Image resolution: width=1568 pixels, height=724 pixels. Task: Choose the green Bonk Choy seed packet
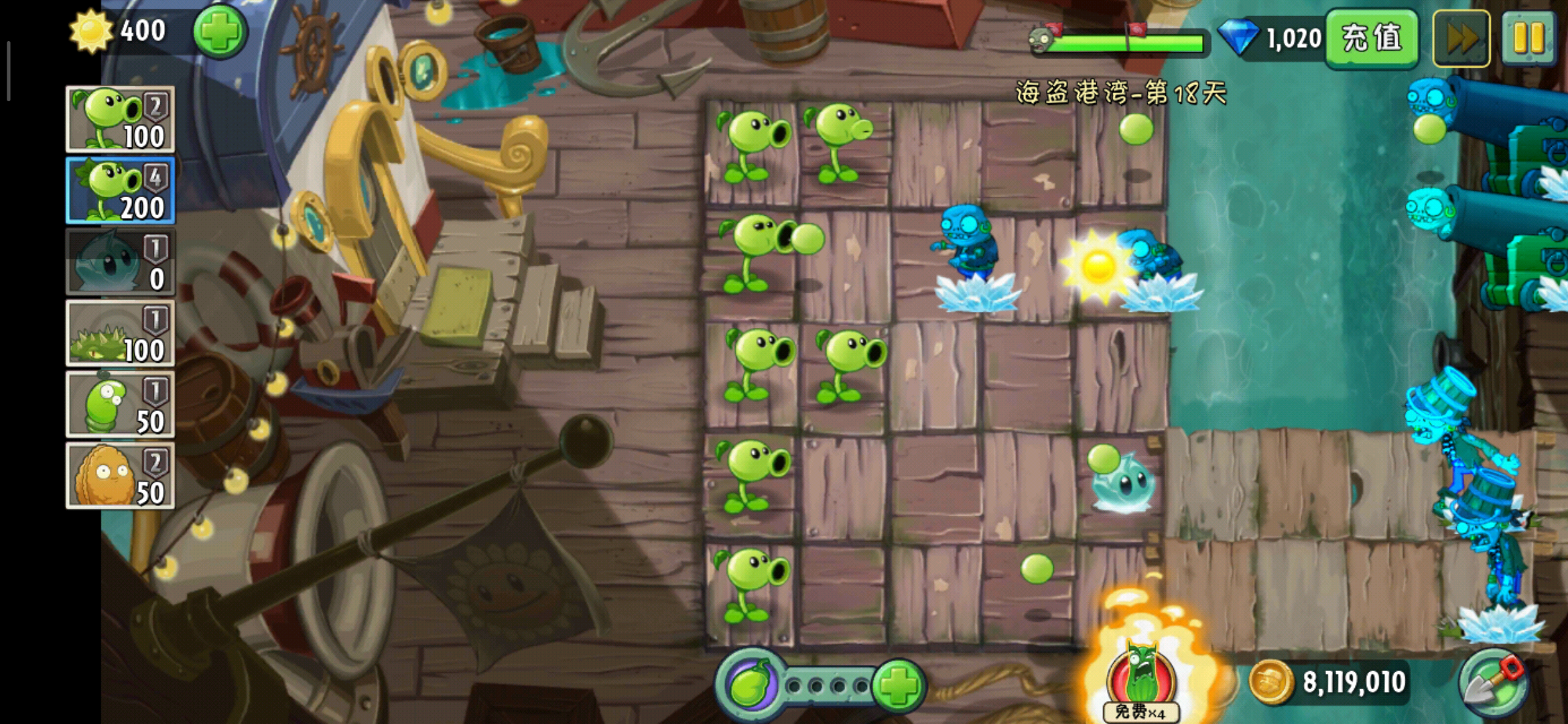point(121,404)
